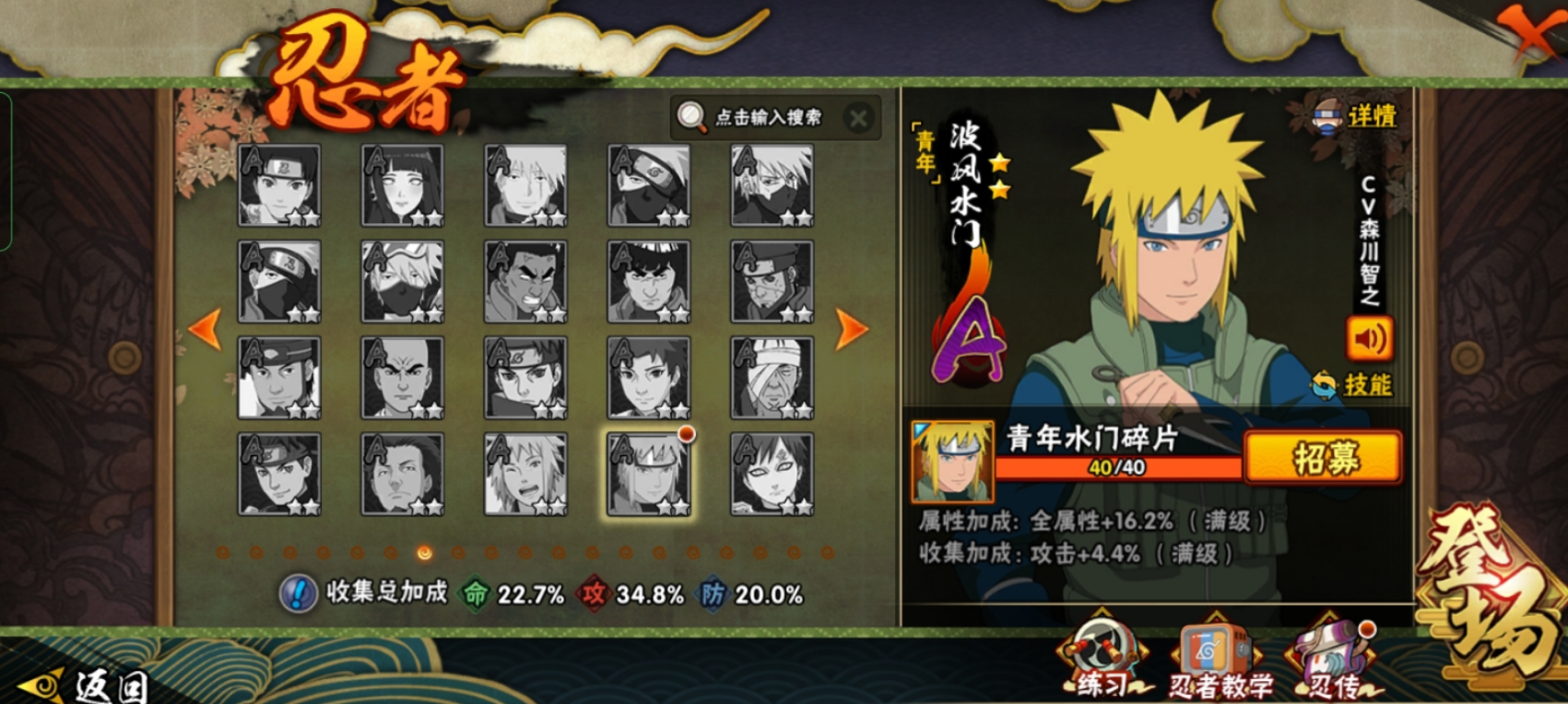
Task: Open the 详情 details panel
Action: pos(1356,117)
